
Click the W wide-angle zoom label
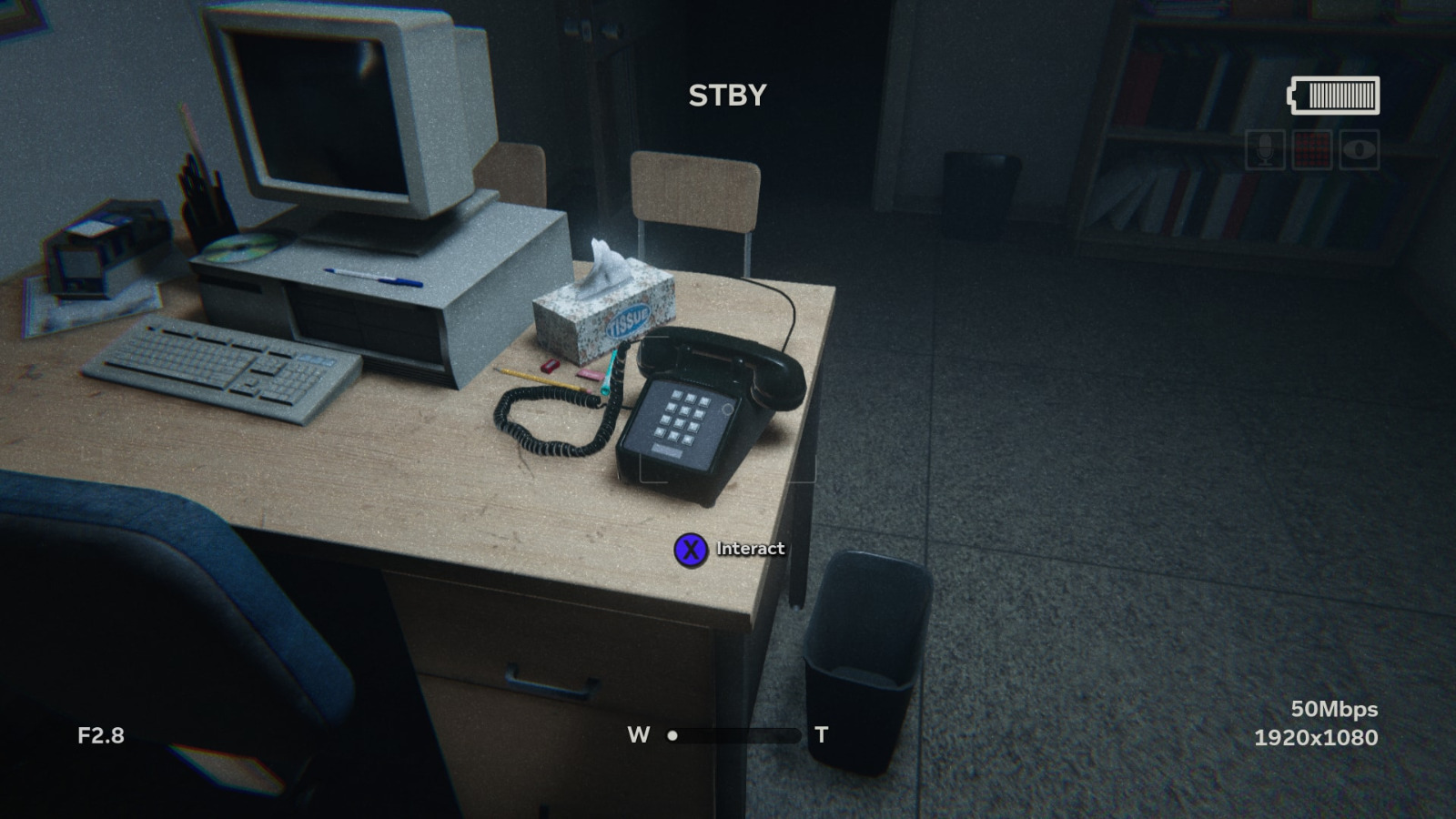pyautogui.click(x=638, y=735)
